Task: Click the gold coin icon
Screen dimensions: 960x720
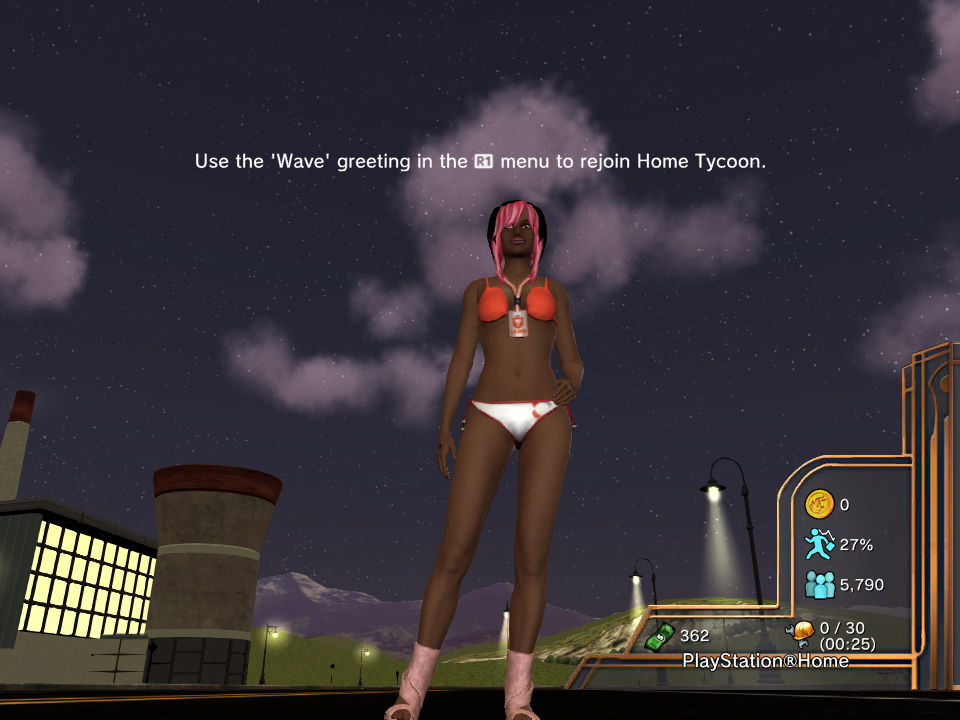Action: click(819, 504)
